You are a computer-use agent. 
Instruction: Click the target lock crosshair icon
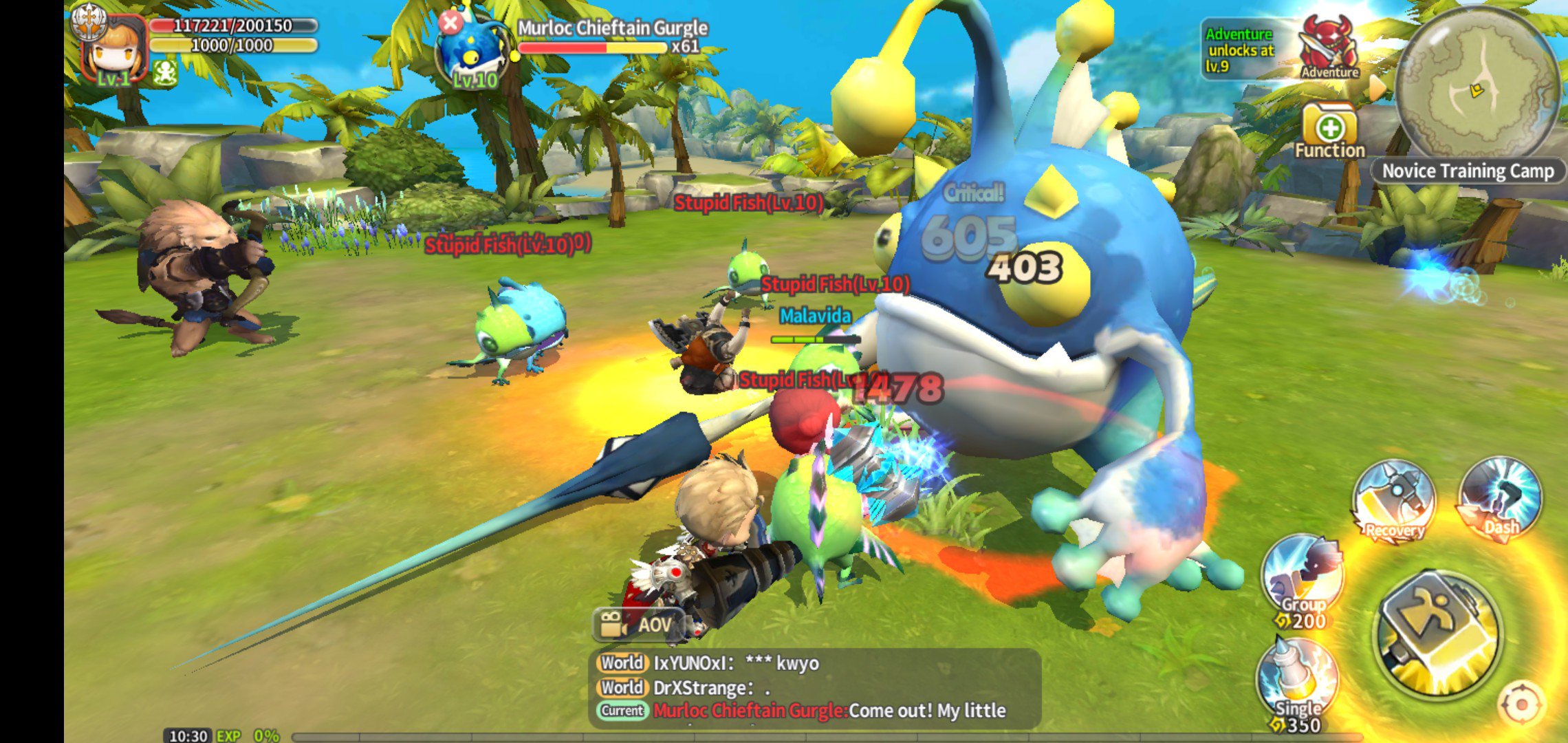tap(1521, 704)
